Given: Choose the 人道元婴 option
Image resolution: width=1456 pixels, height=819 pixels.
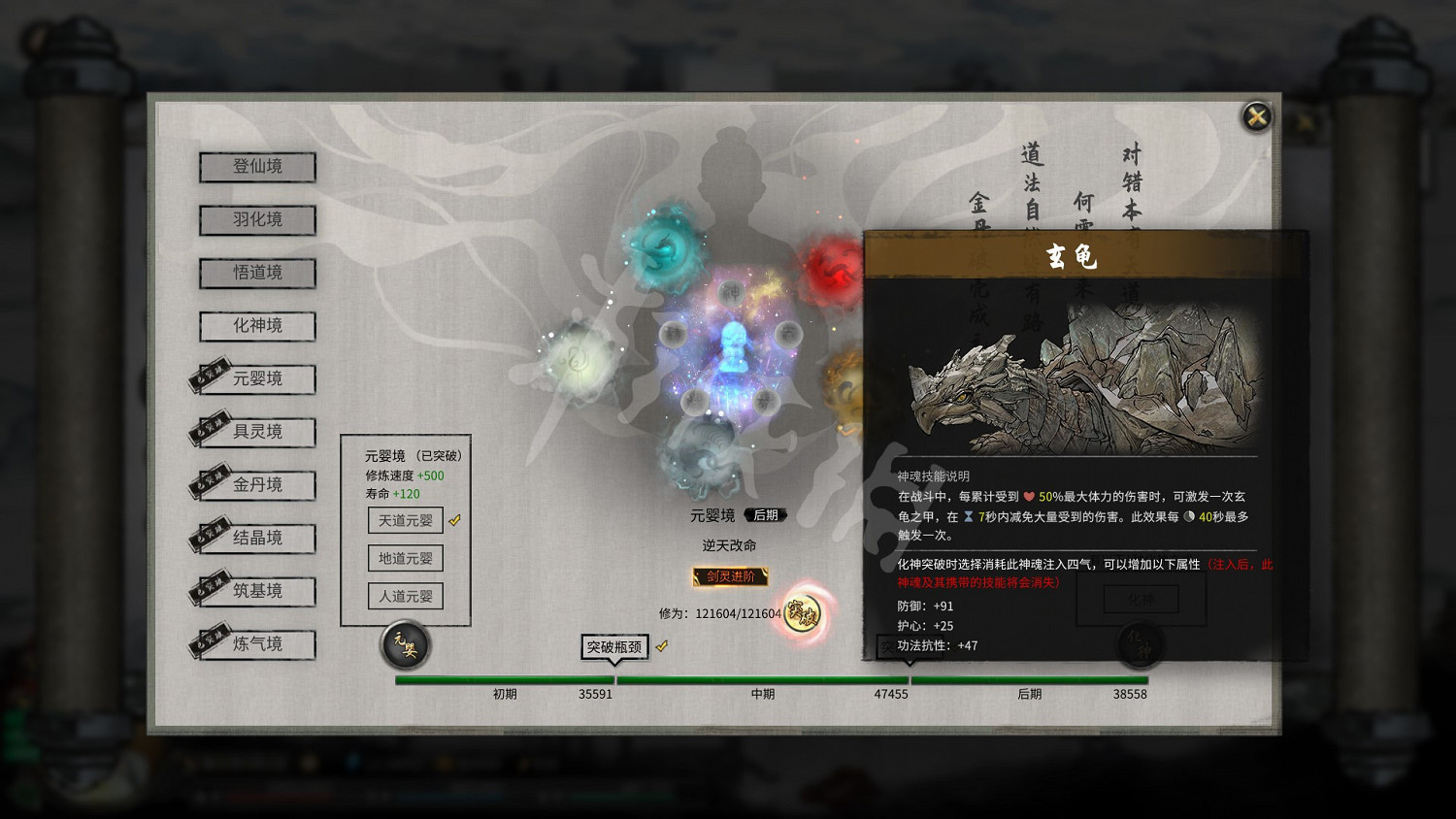Looking at the screenshot, I should (406, 596).
